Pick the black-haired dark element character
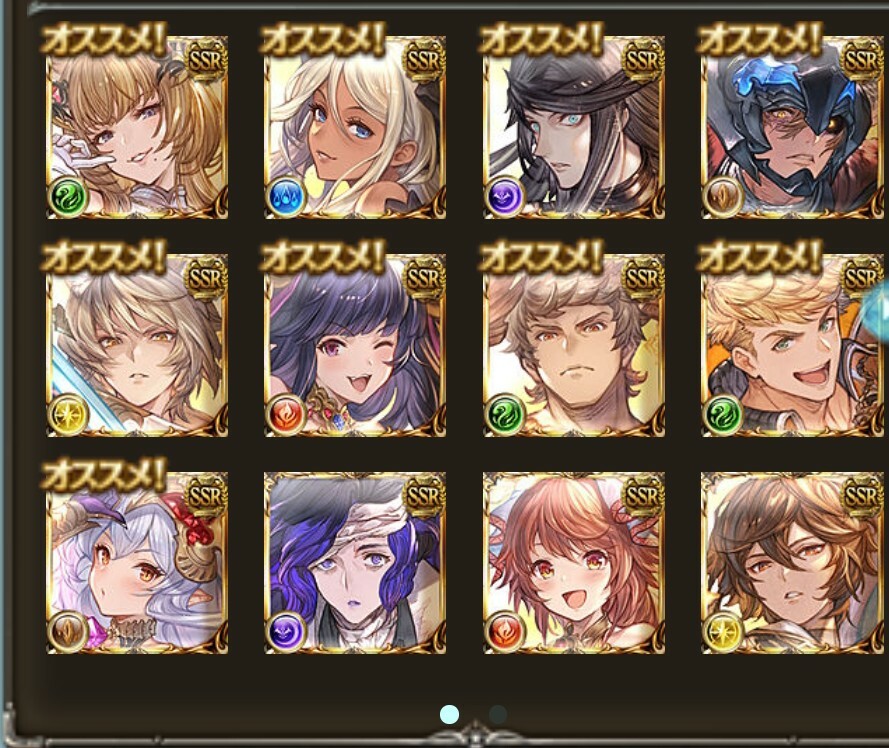The height and width of the screenshot is (748, 889). (x=574, y=128)
